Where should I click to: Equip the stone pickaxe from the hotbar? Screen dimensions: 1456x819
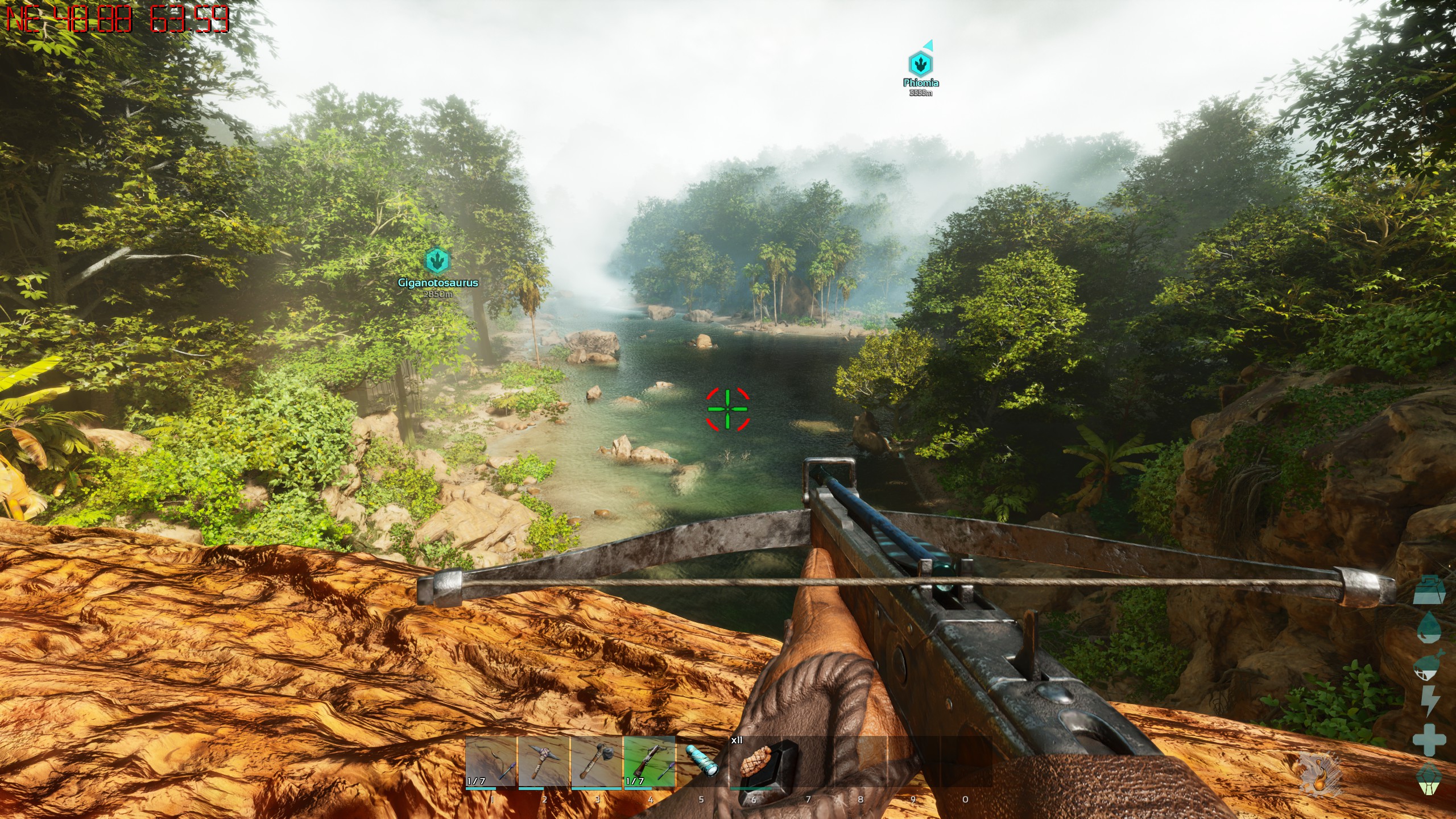pyautogui.click(x=544, y=762)
